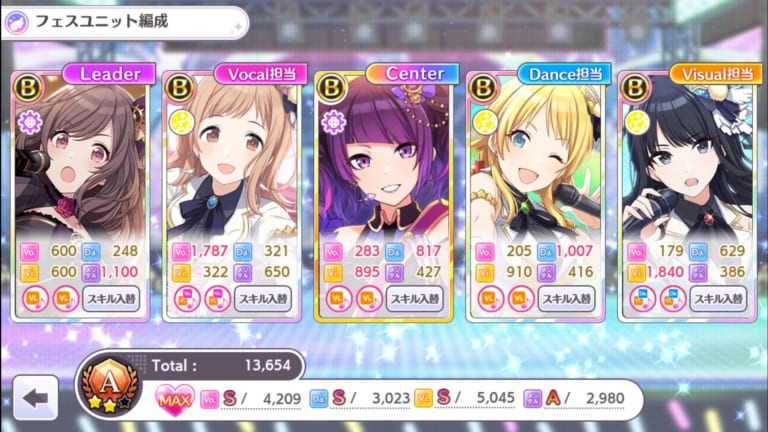768x432 pixels.
Task: Change skills for the Center idol
Action: tap(416, 298)
